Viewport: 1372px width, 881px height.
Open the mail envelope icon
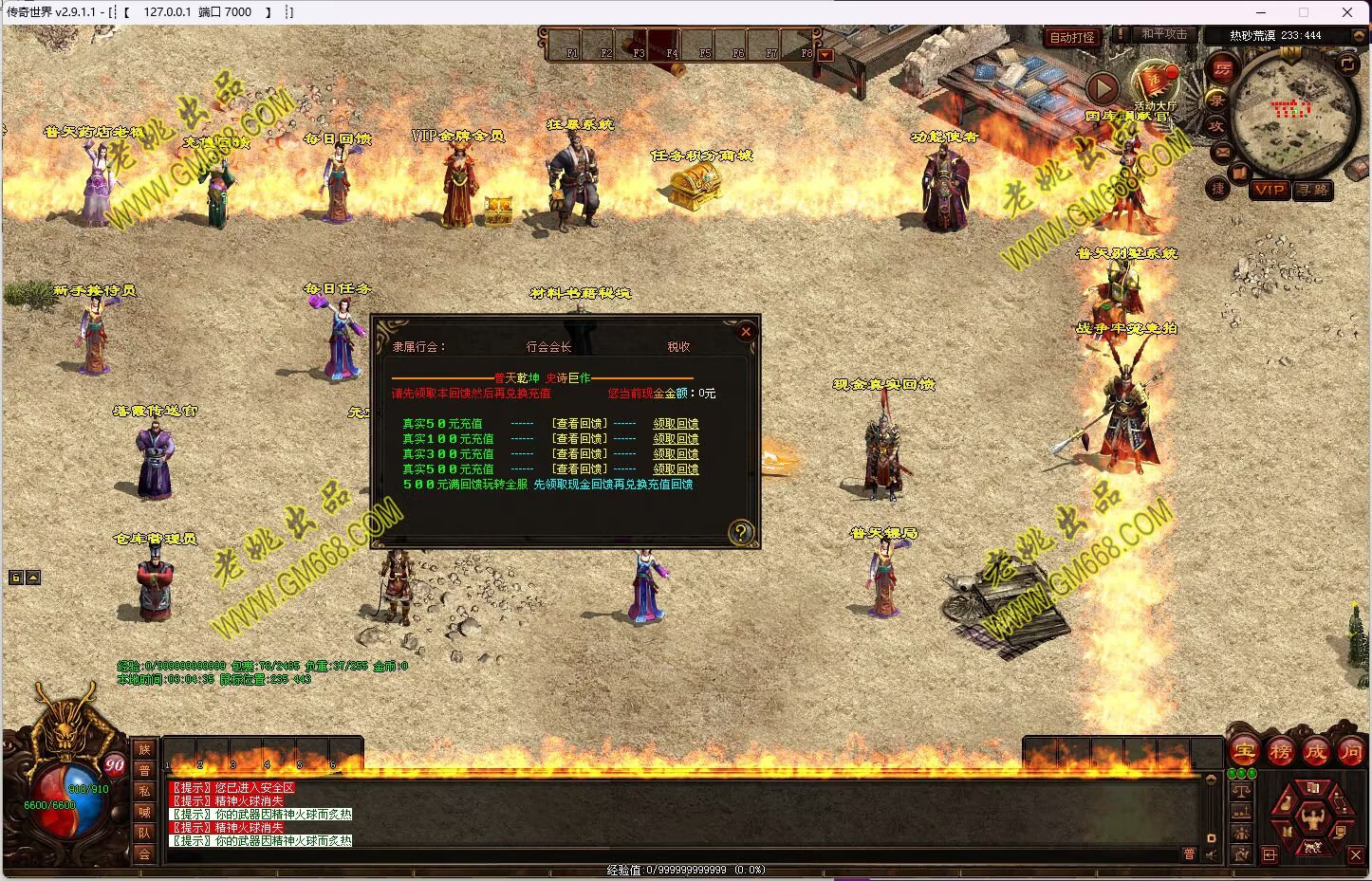1222,151
